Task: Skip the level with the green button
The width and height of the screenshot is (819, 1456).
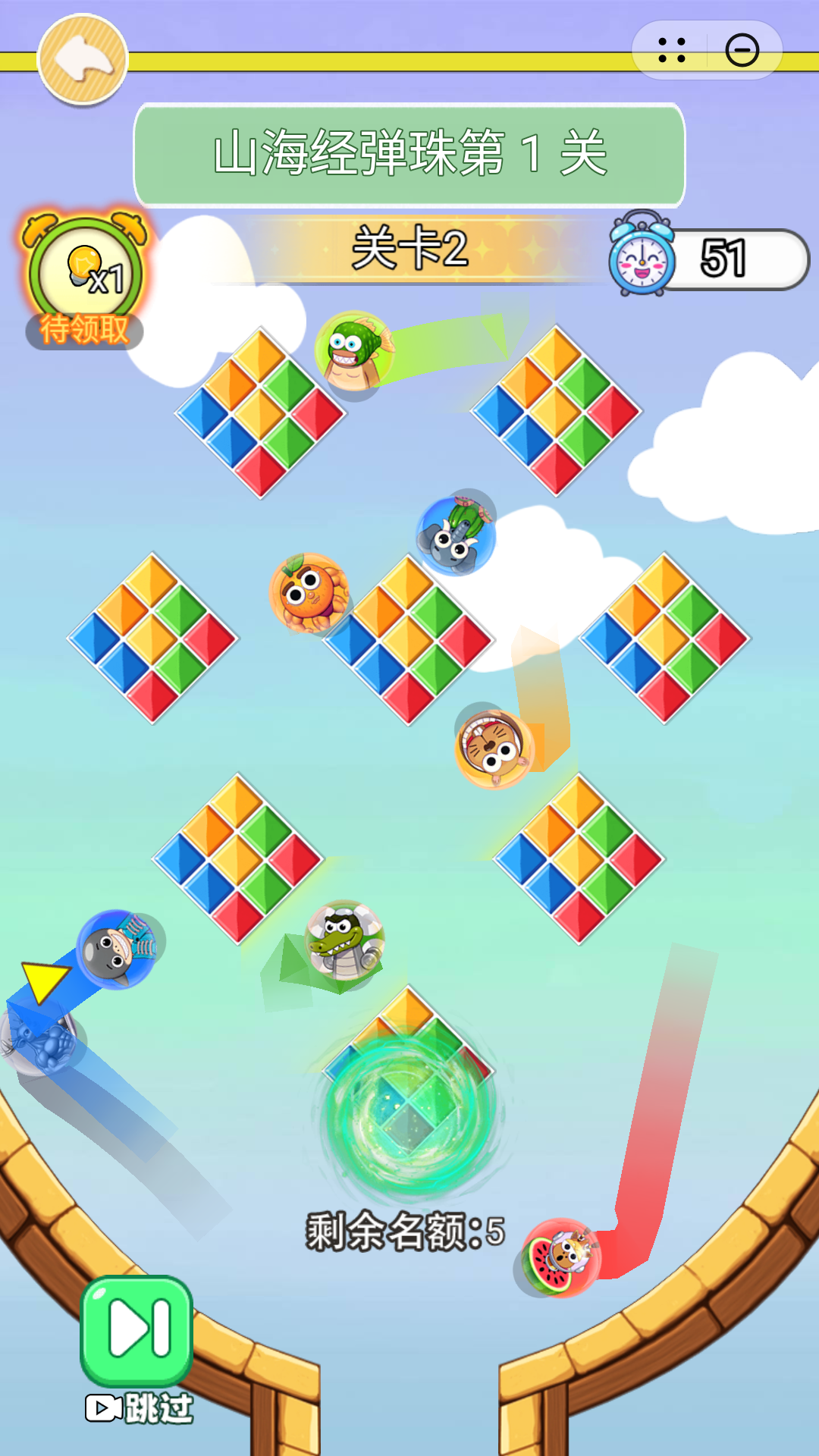Action: 136,1330
